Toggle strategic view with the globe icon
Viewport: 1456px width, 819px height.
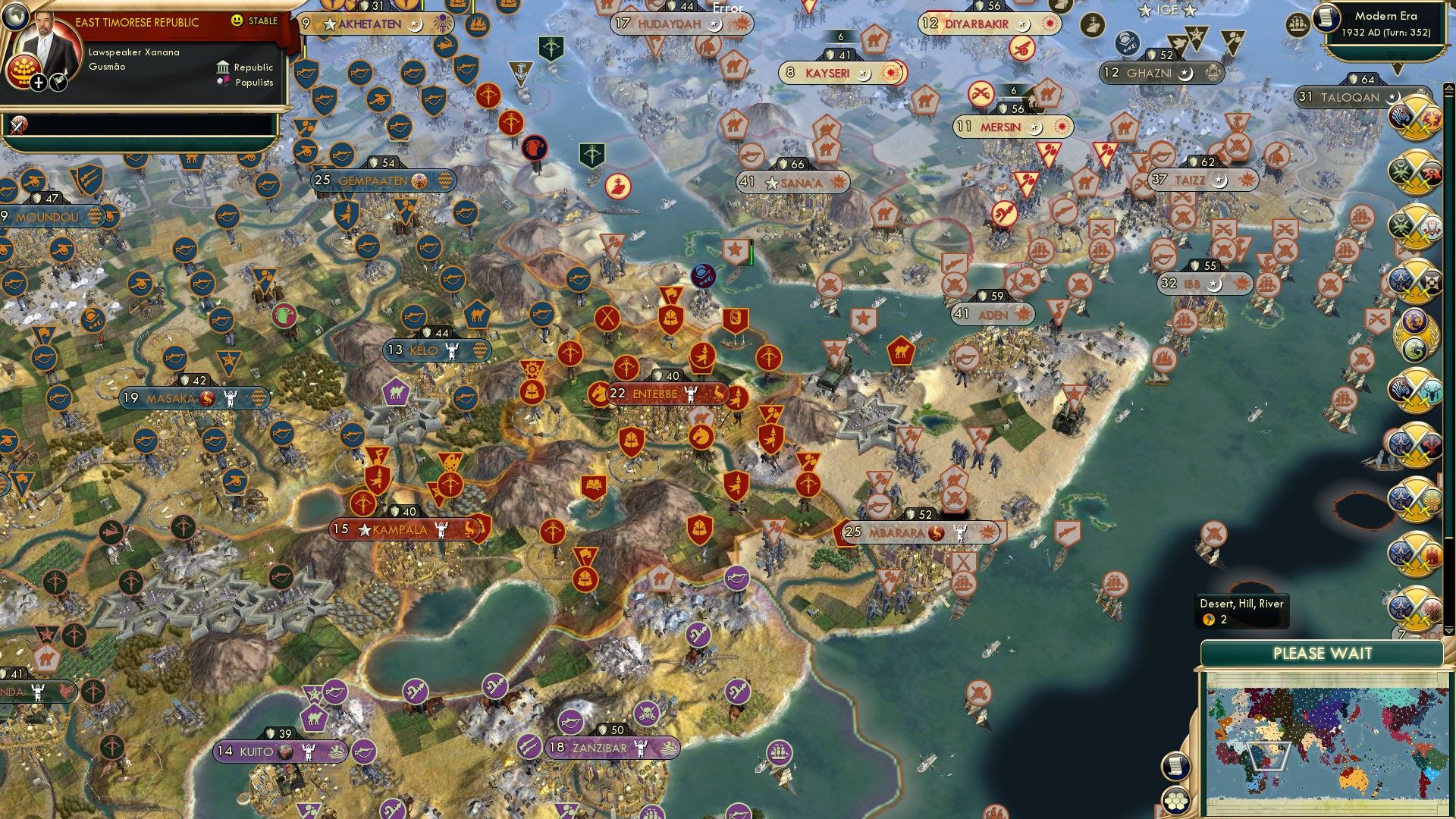point(16,16)
